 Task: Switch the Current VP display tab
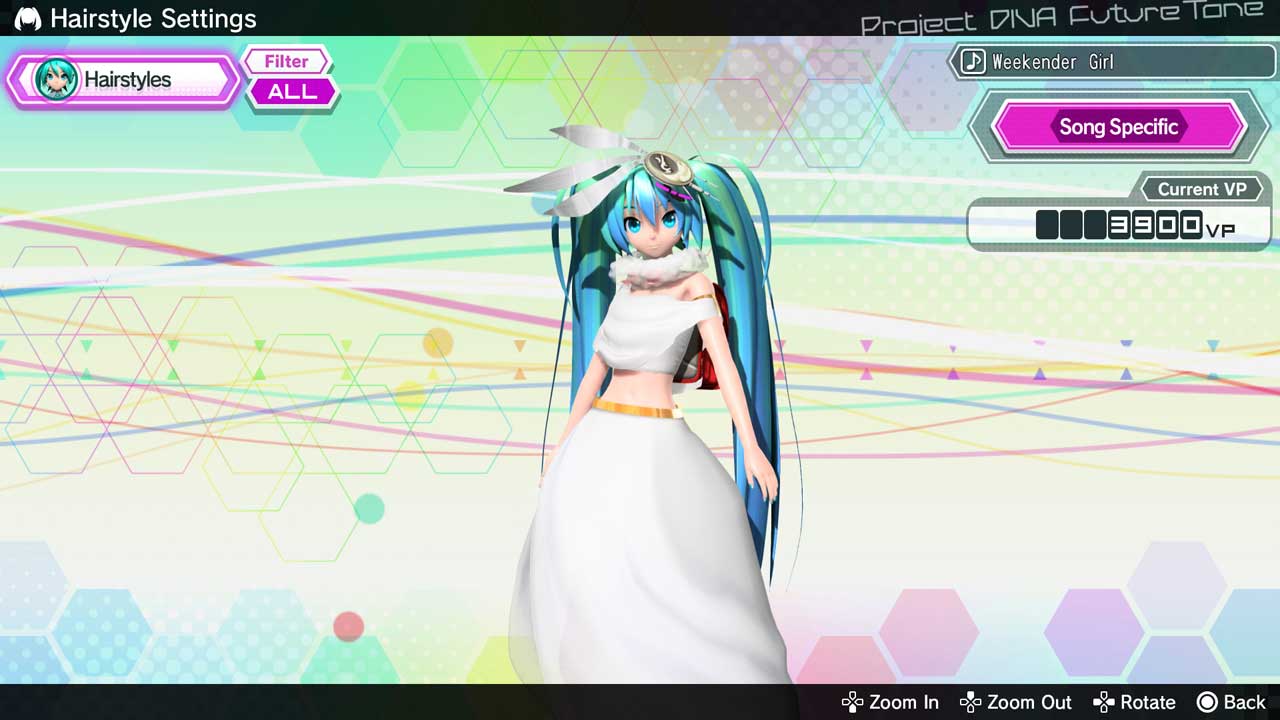pyautogui.click(x=1204, y=189)
